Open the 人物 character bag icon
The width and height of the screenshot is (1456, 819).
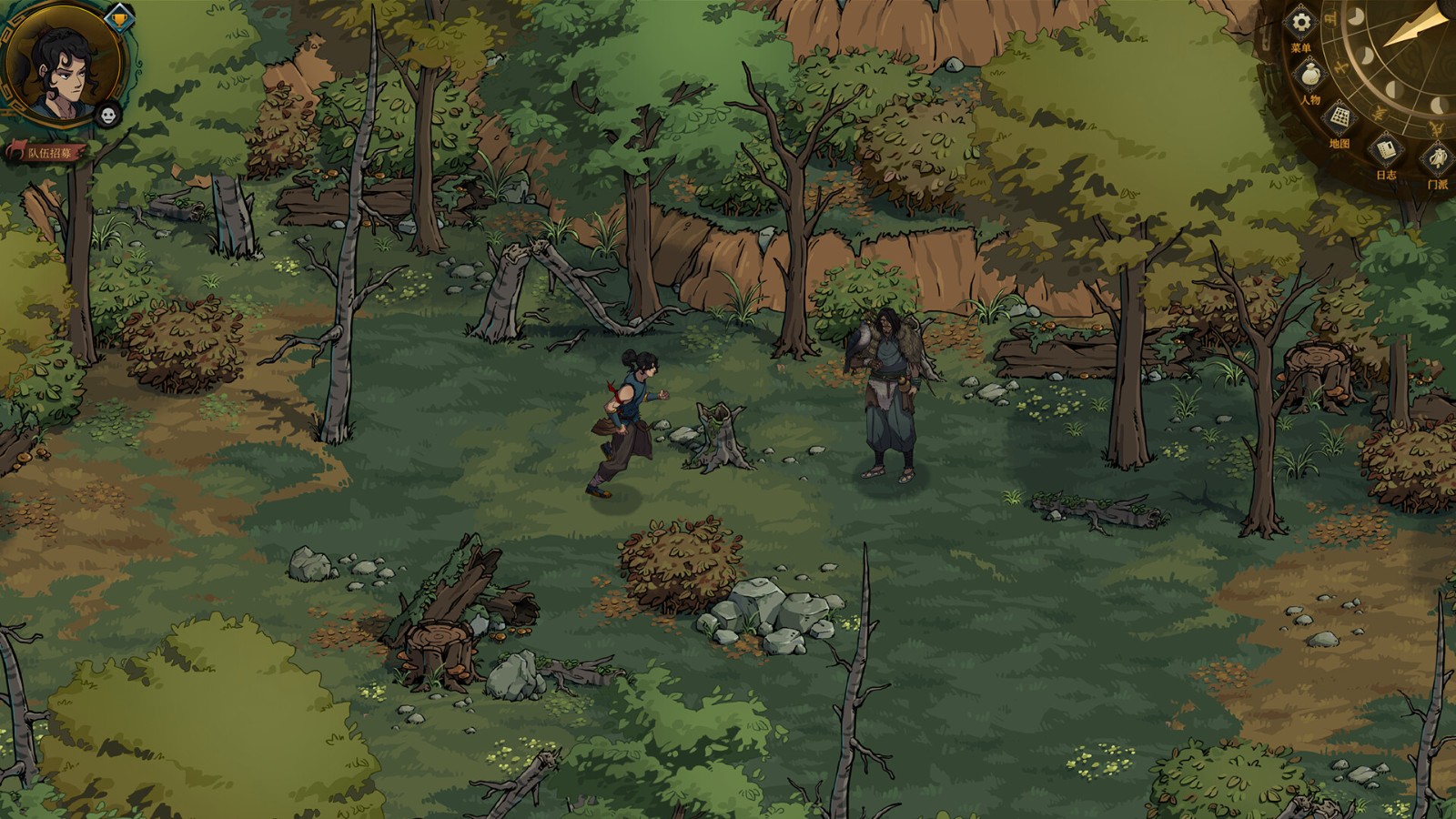click(1309, 75)
